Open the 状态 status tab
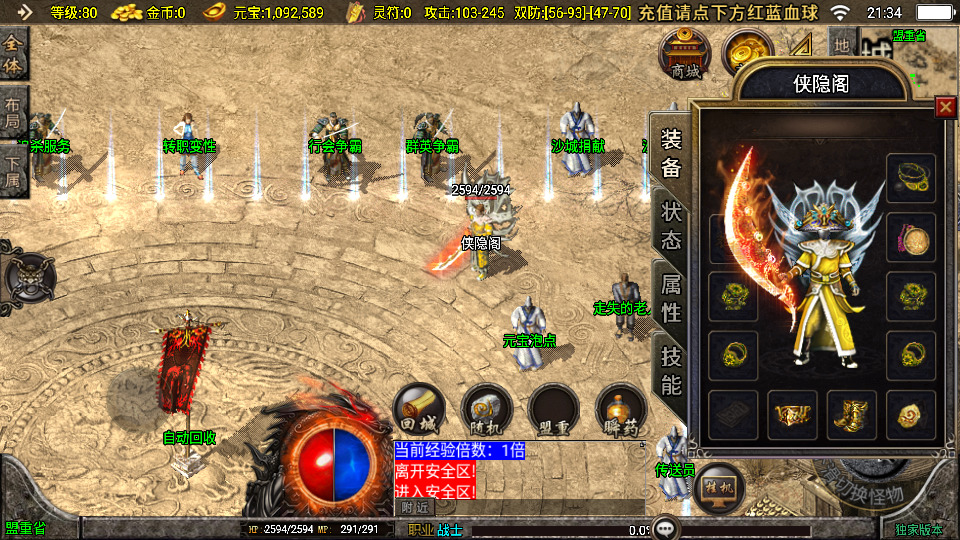This screenshot has height=540, width=960. [x=671, y=227]
